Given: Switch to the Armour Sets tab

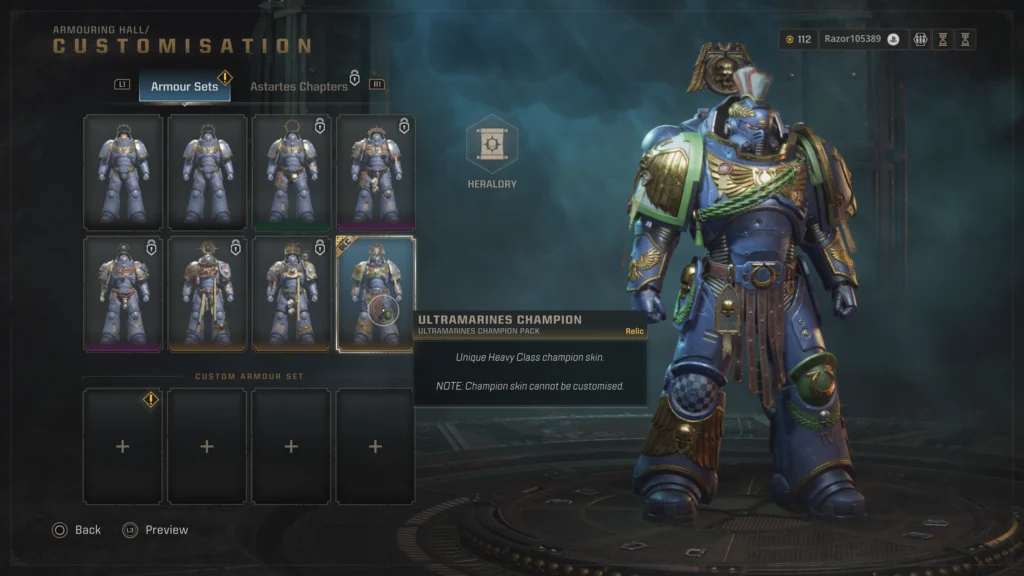Looking at the screenshot, I should point(184,87).
